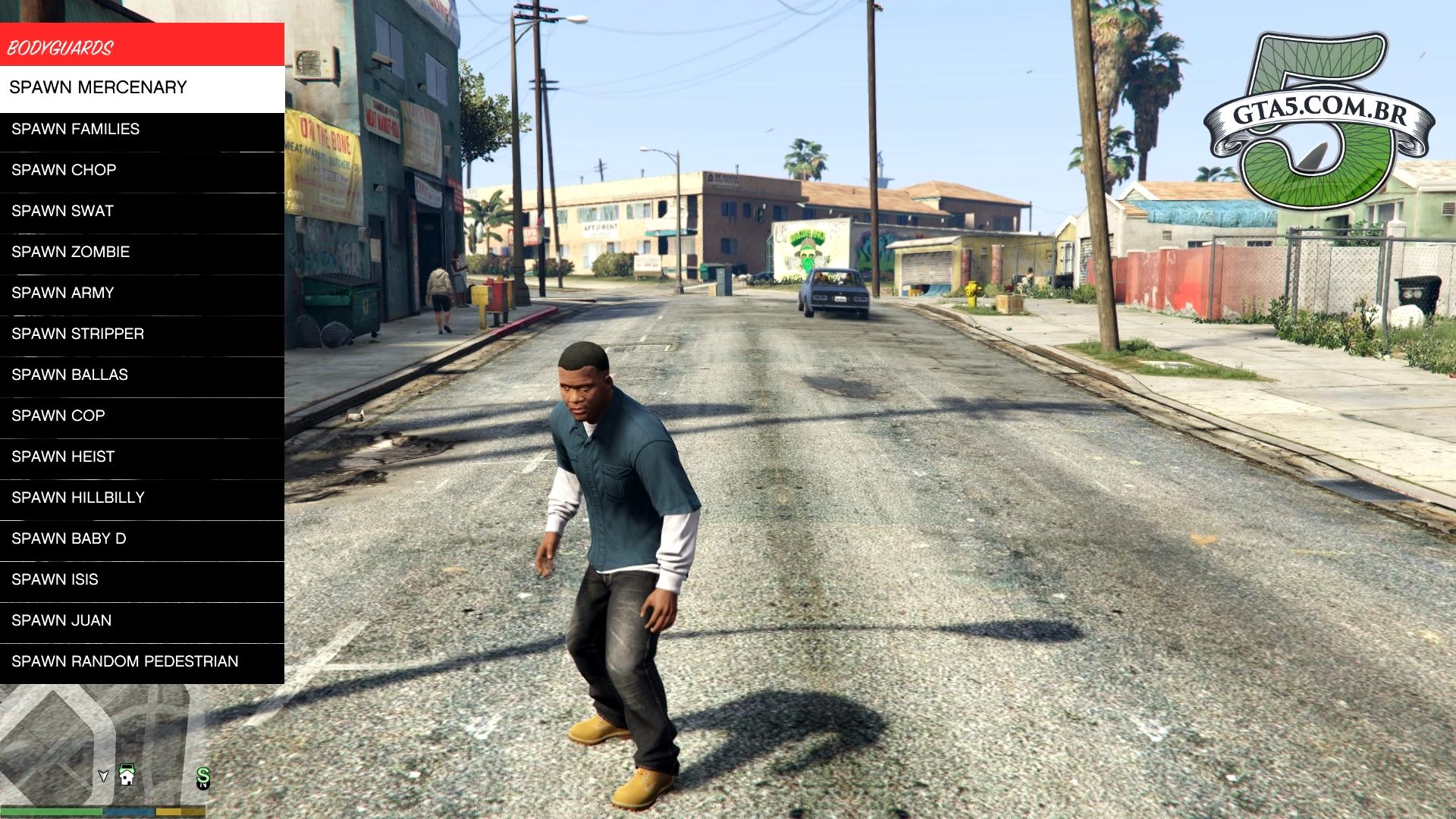Select Spawn Stripper menu row

pos(142,334)
